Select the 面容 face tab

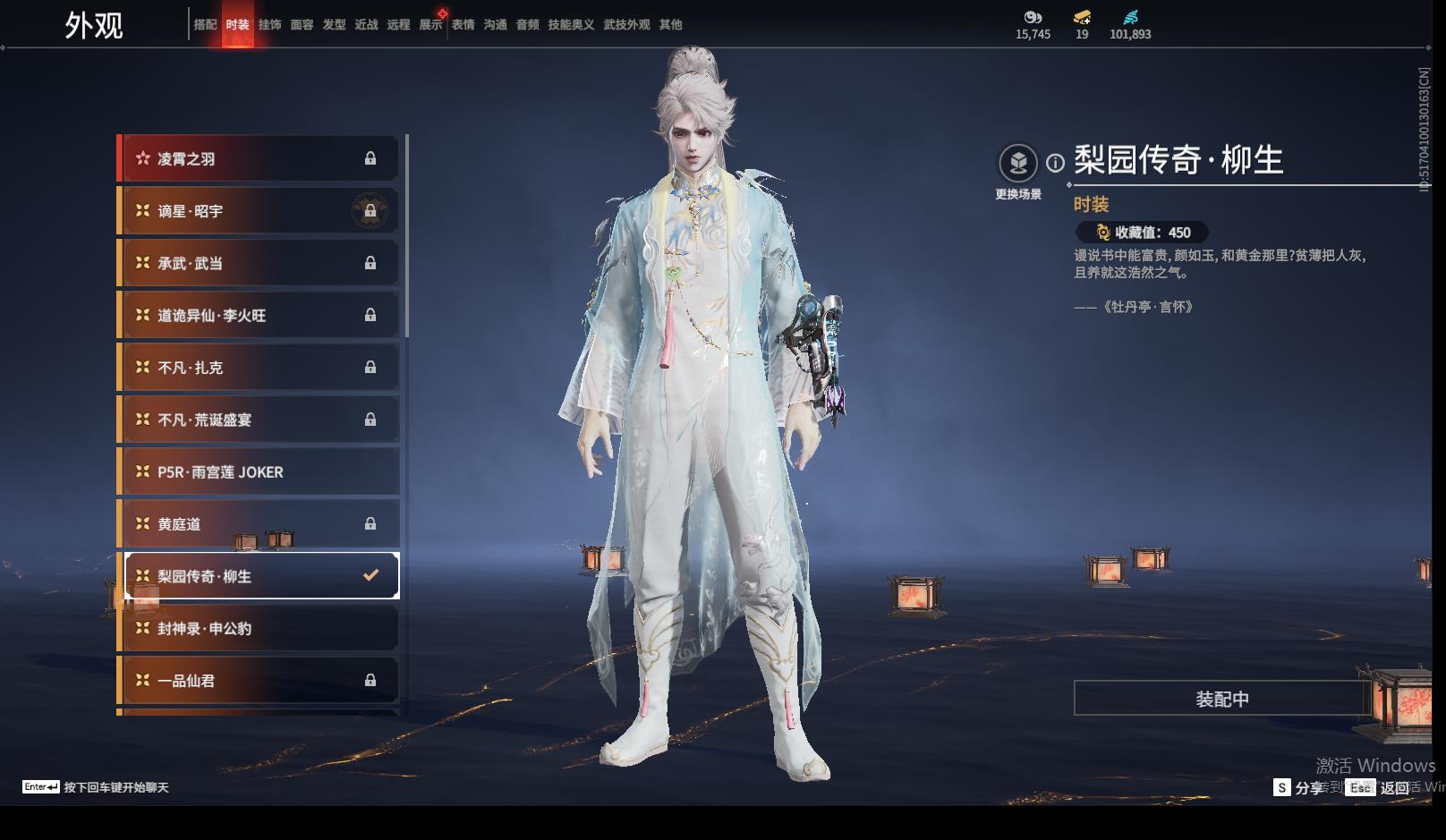[302, 25]
